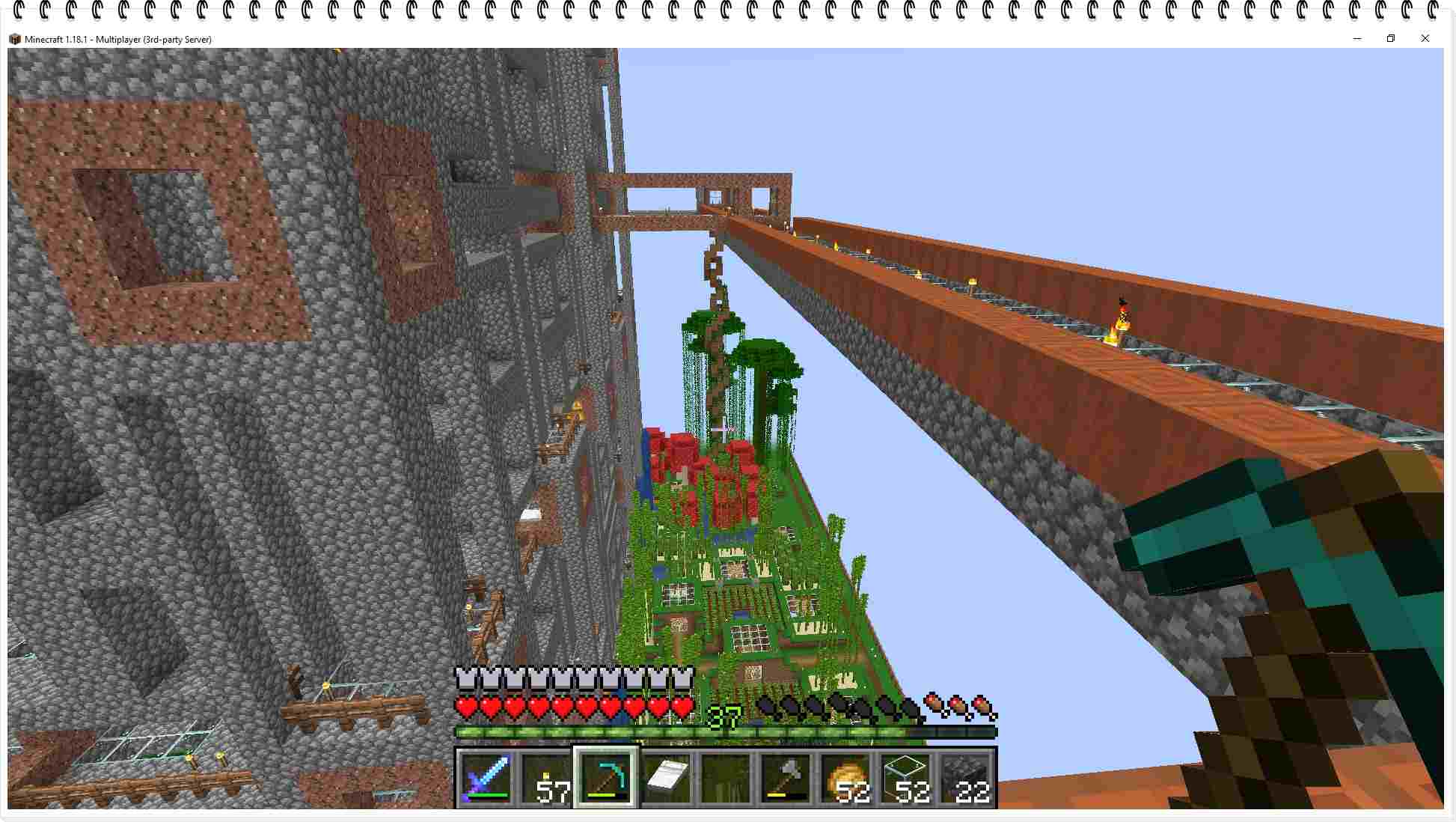Click the restore window button

point(1391,38)
